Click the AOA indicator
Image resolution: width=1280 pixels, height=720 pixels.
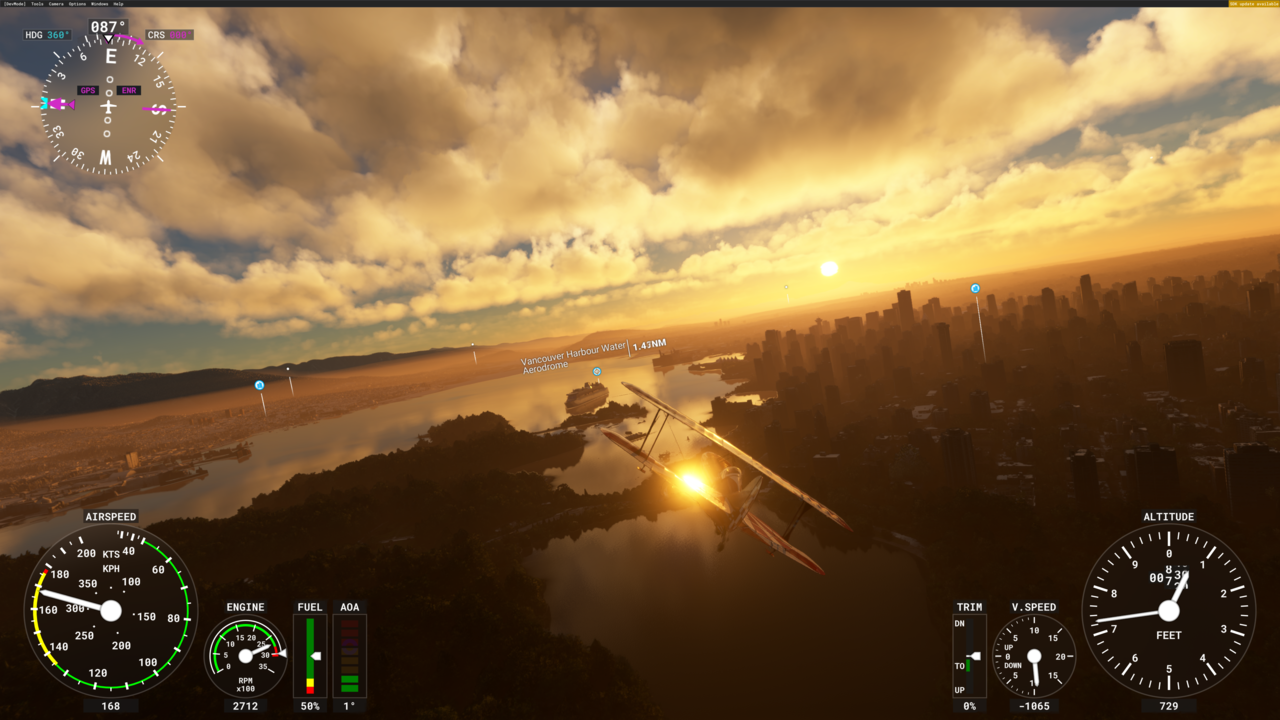click(350, 655)
